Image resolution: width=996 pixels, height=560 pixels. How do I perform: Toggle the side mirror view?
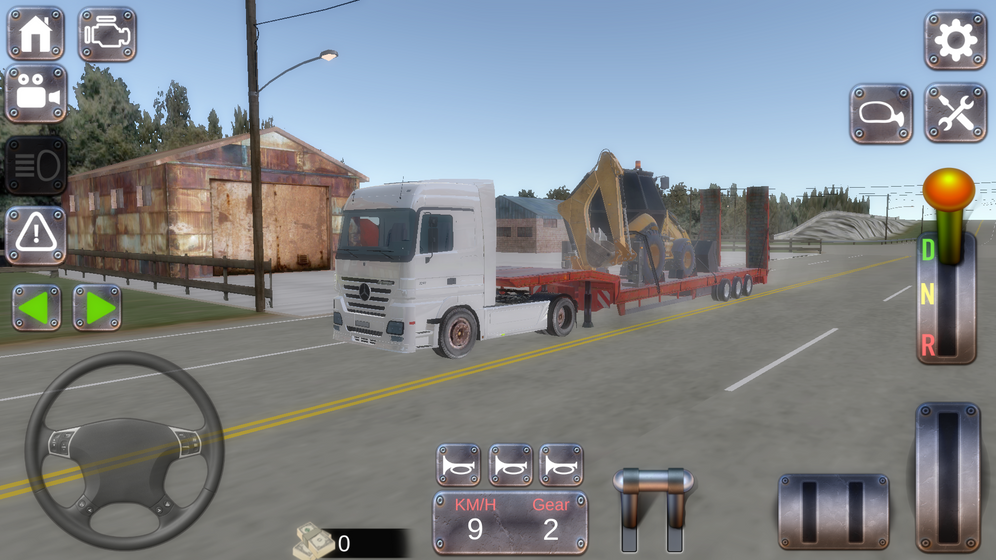[x=881, y=114]
